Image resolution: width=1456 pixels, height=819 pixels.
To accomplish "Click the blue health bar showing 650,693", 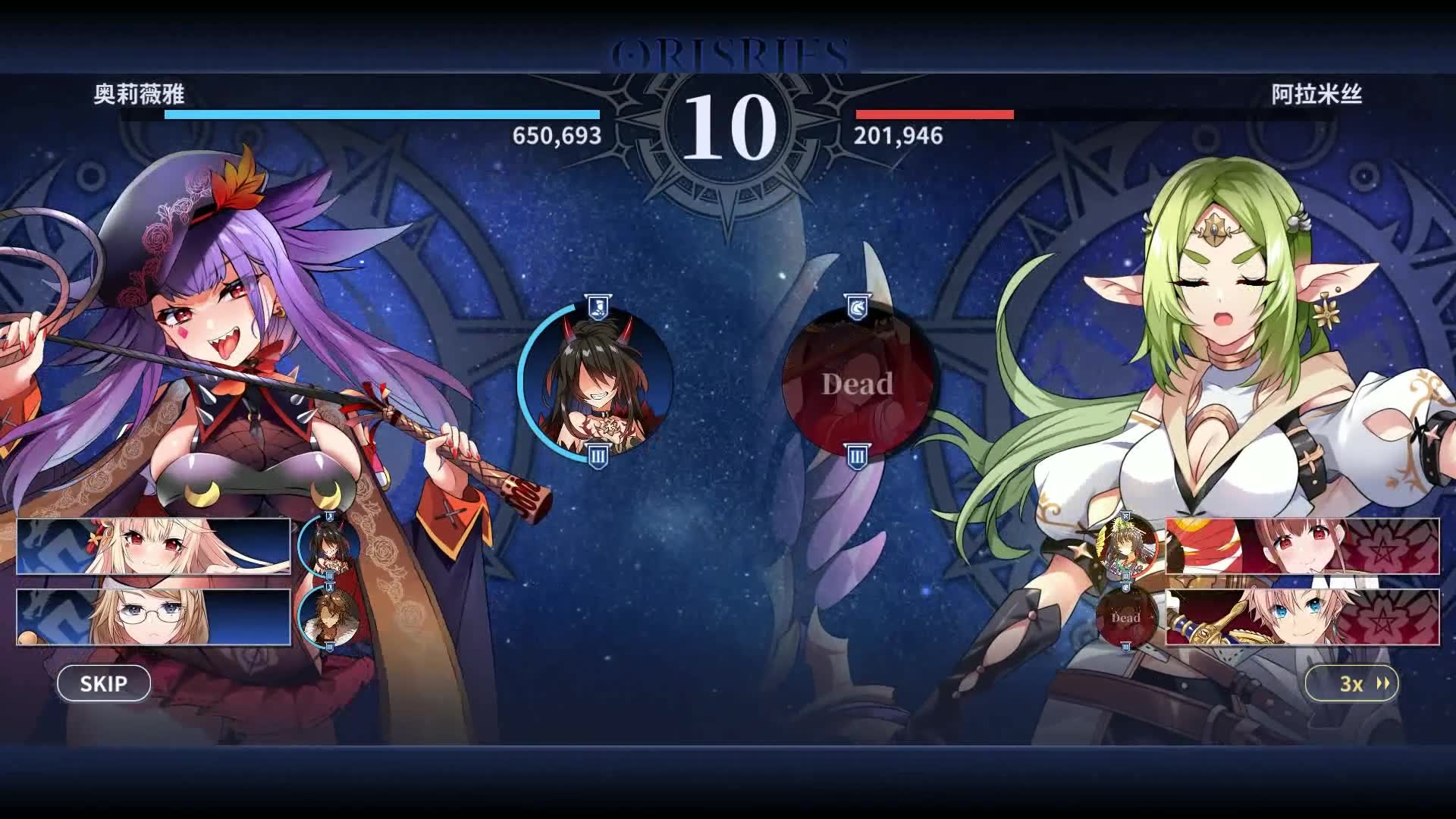I will point(379,115).
